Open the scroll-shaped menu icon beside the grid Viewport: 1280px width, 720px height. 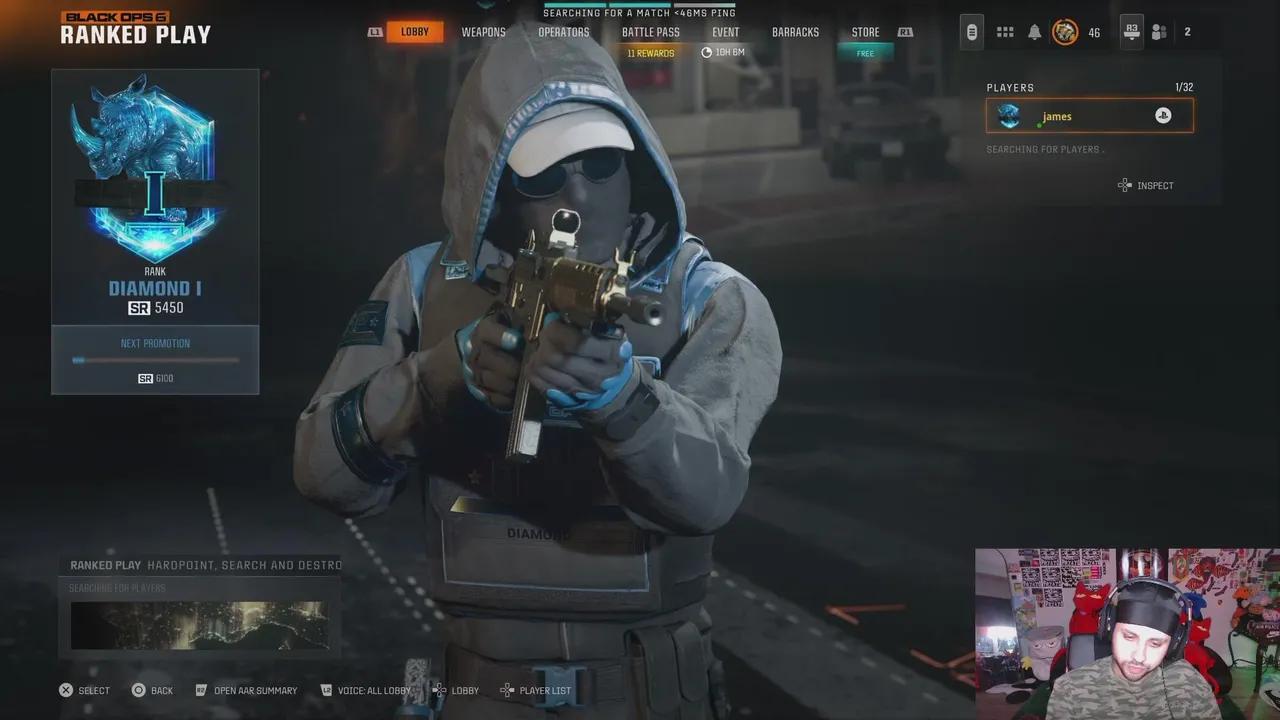click(x=971, y=32)
